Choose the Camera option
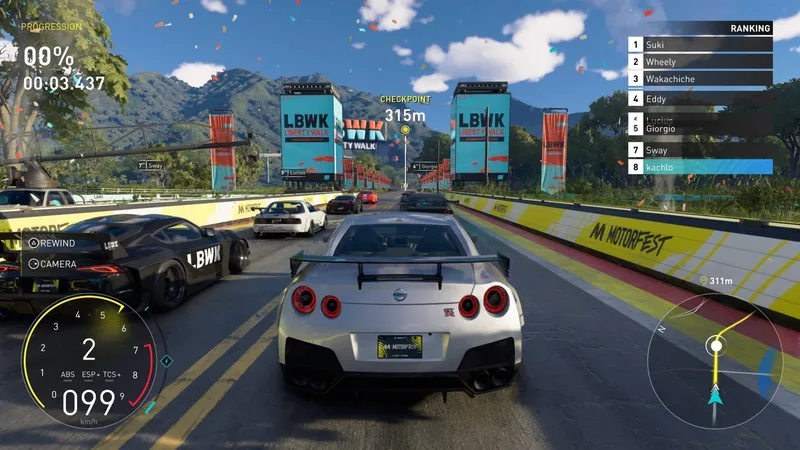Screen dimensions: 800x450 [x=53, y=264]
